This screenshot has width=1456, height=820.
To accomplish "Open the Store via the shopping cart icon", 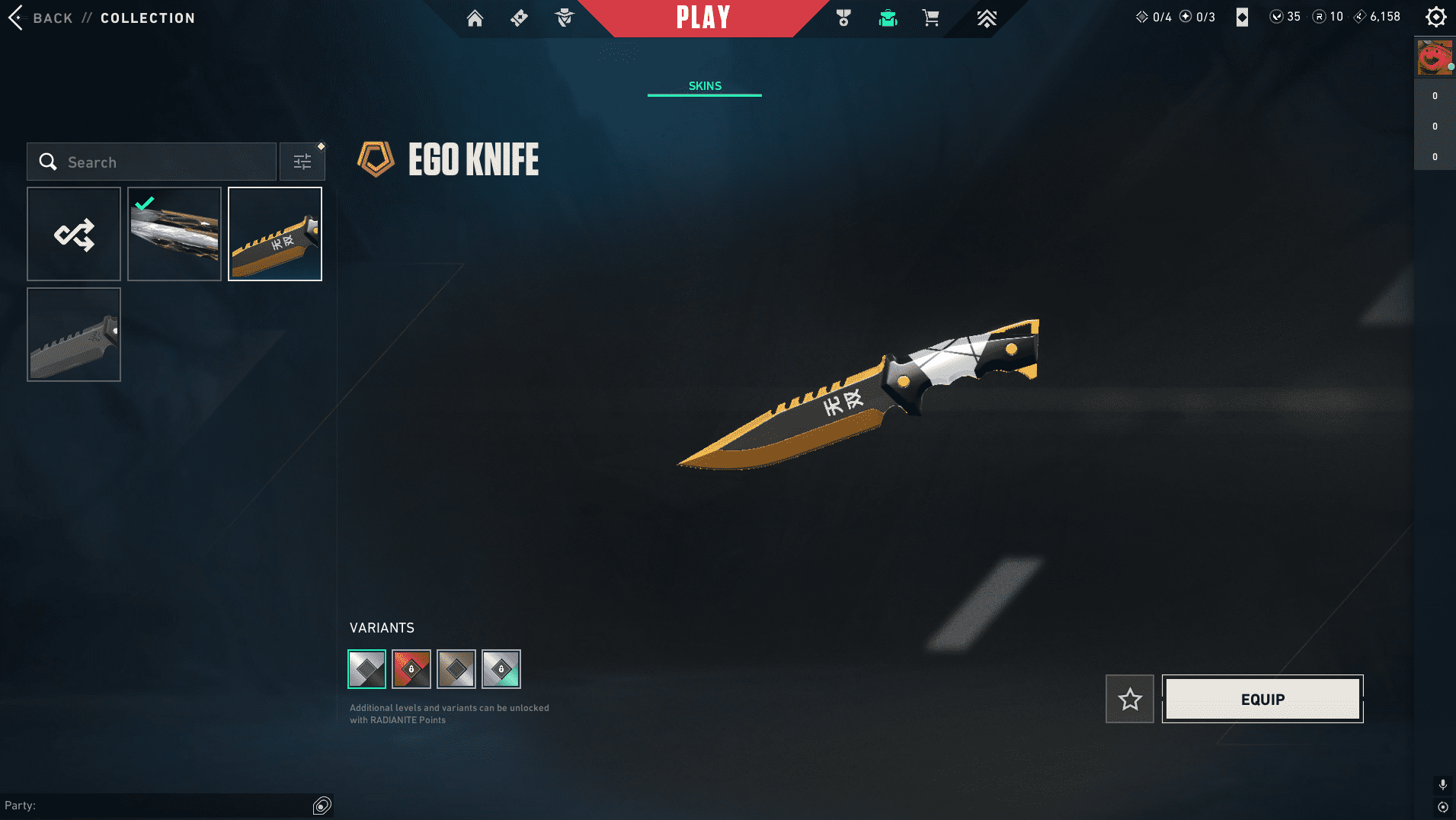I will click(930, 18).
